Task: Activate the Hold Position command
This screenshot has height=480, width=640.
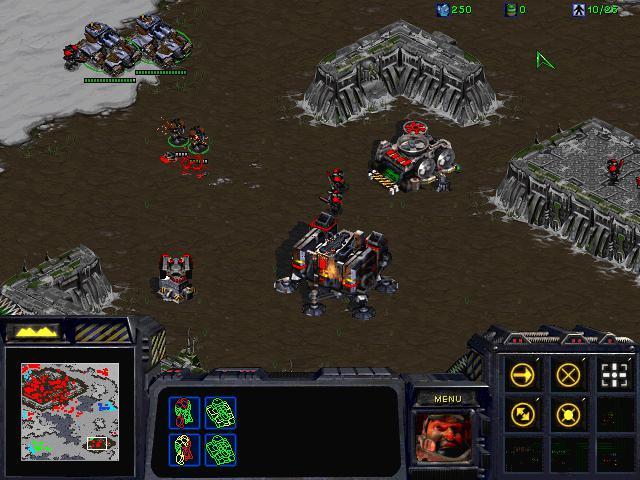Action: tap(568, 413)
